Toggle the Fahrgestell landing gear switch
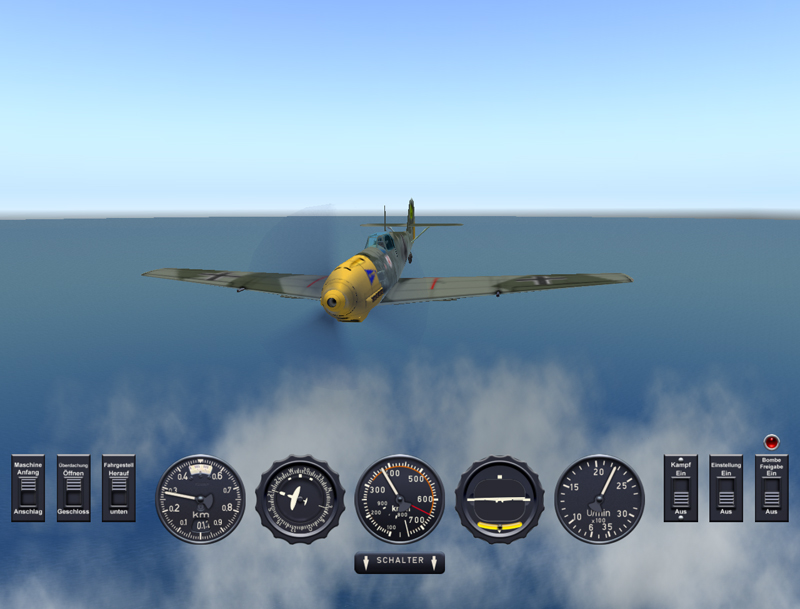800x609 pixels. [118, 490]
